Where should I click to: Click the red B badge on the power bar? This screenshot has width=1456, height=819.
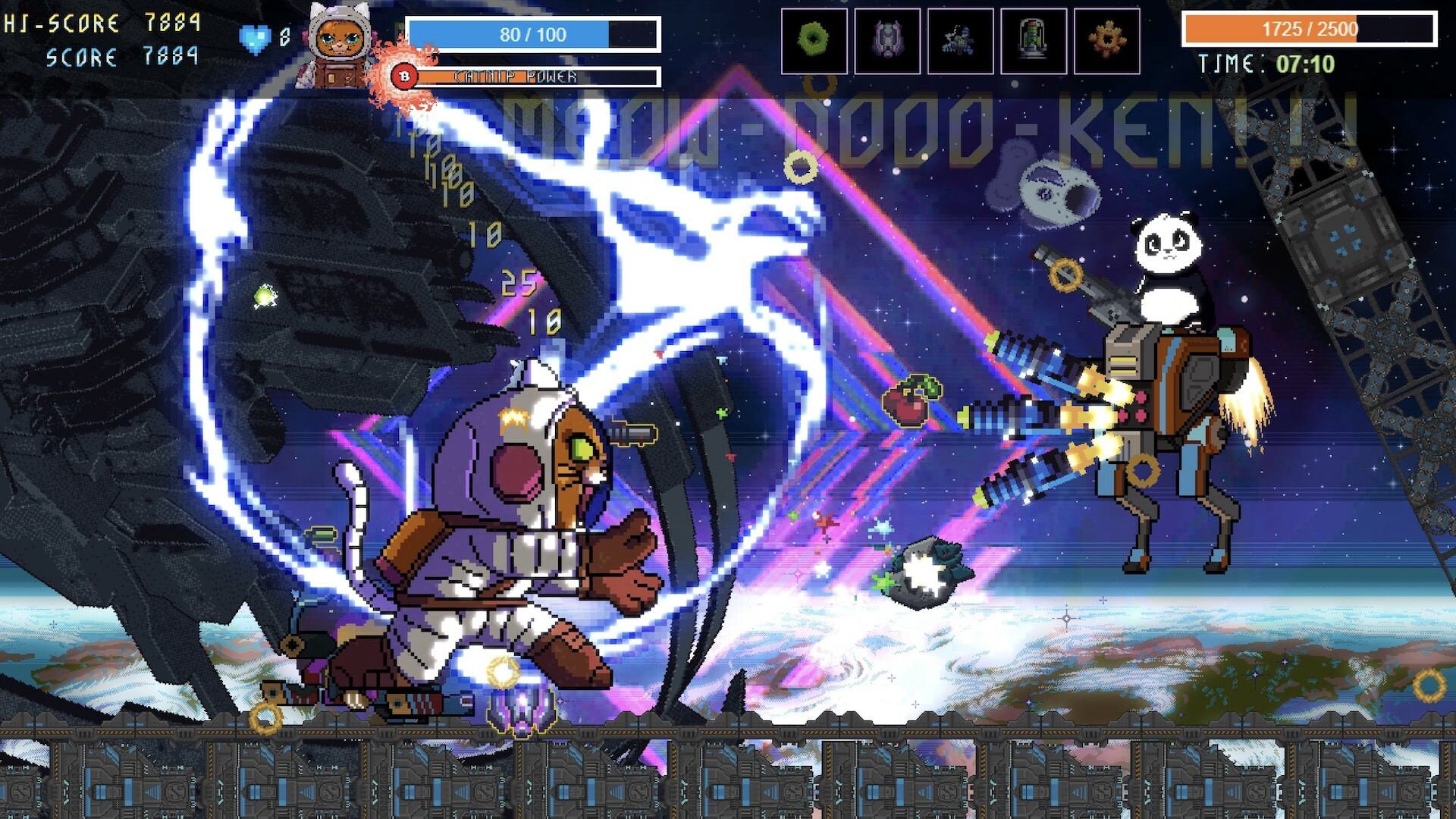[x=404, y=76]
